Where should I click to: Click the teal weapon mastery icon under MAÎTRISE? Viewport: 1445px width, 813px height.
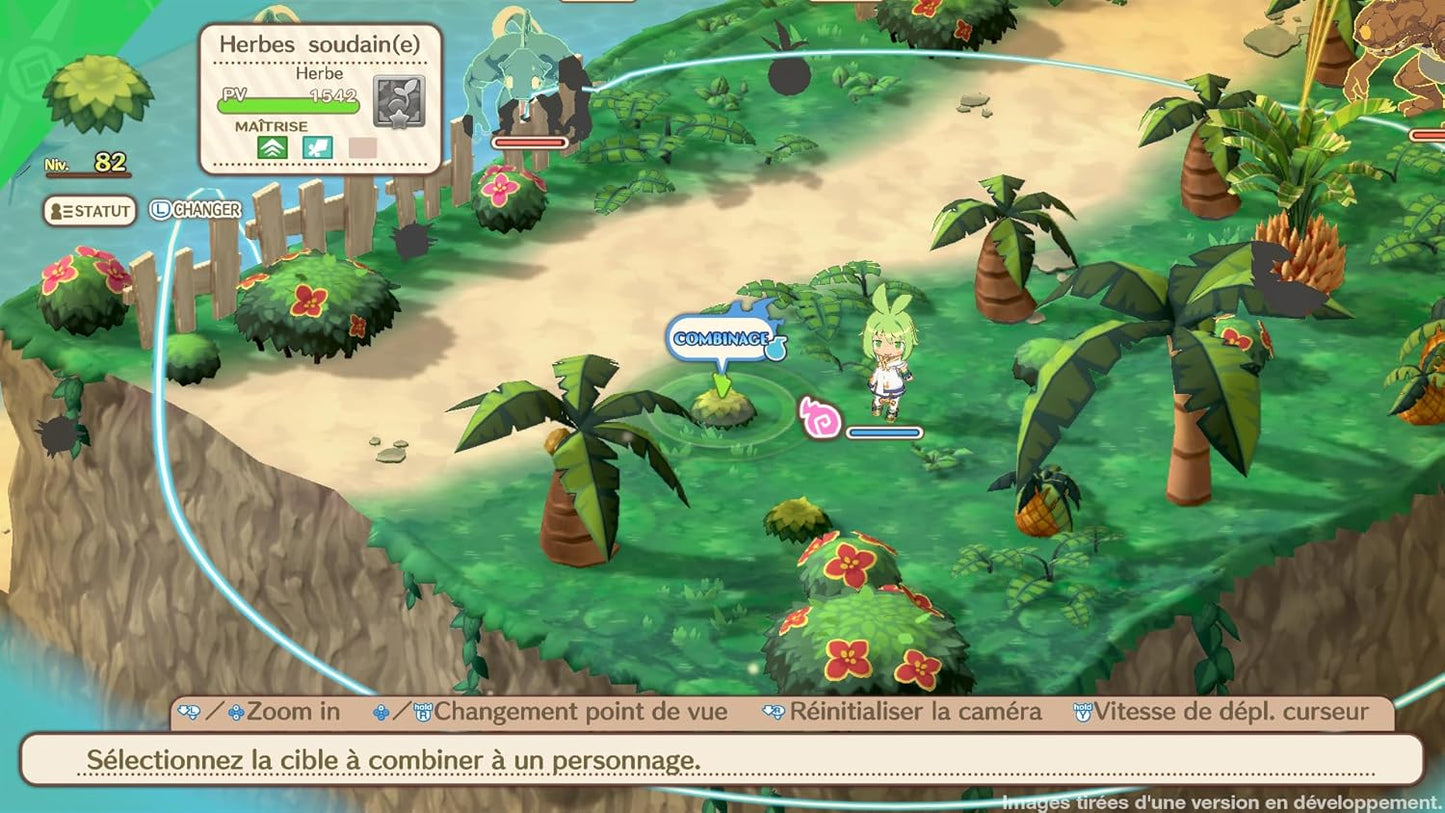click(x=318, y=147)
